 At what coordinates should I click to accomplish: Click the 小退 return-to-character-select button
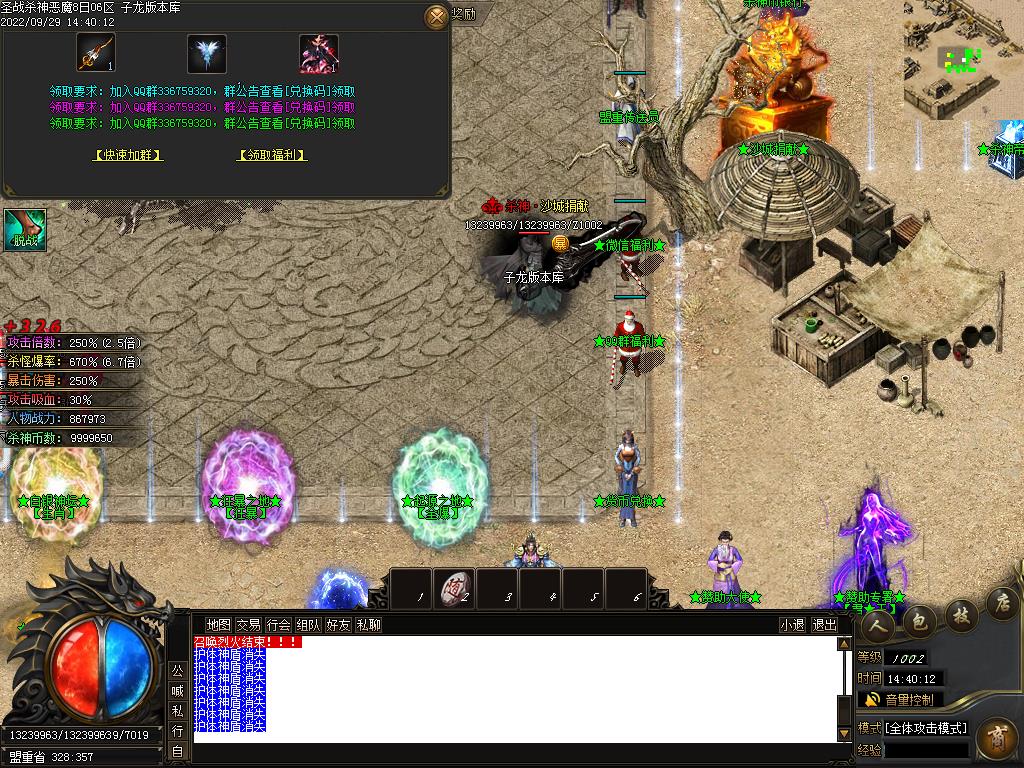[x=793, y=625]
